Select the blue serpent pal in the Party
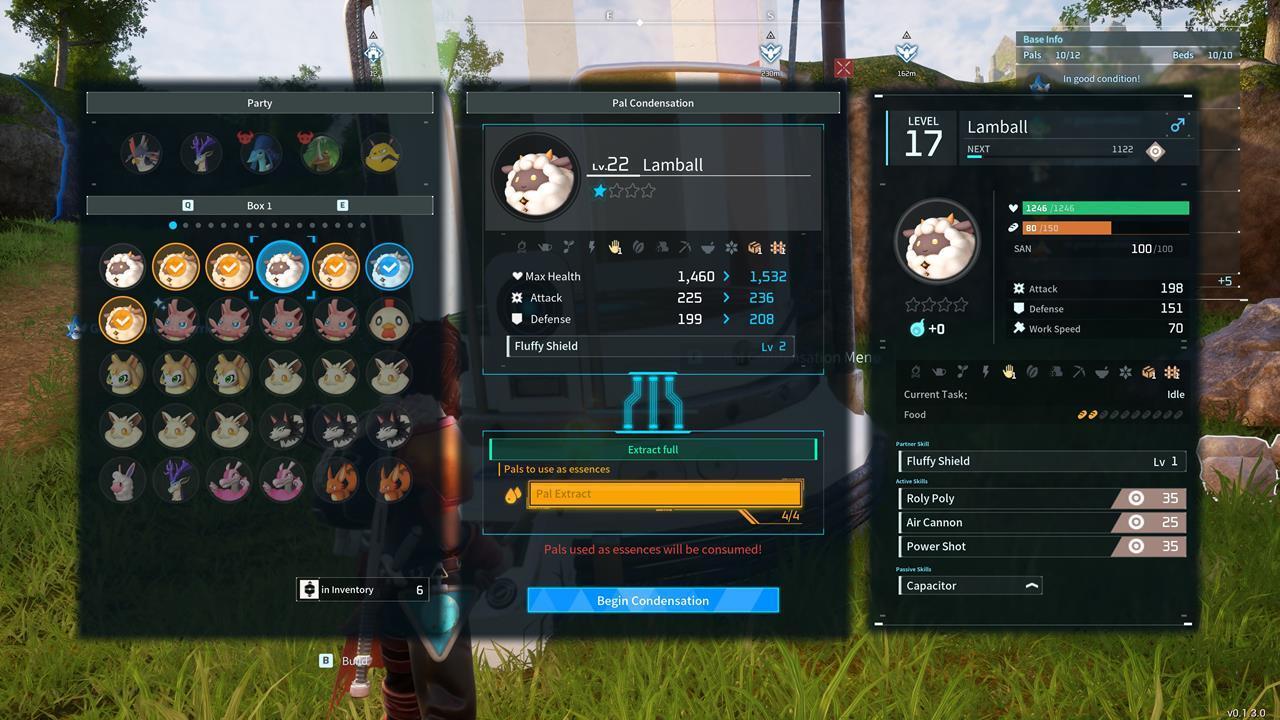 [x=260, y=153]
